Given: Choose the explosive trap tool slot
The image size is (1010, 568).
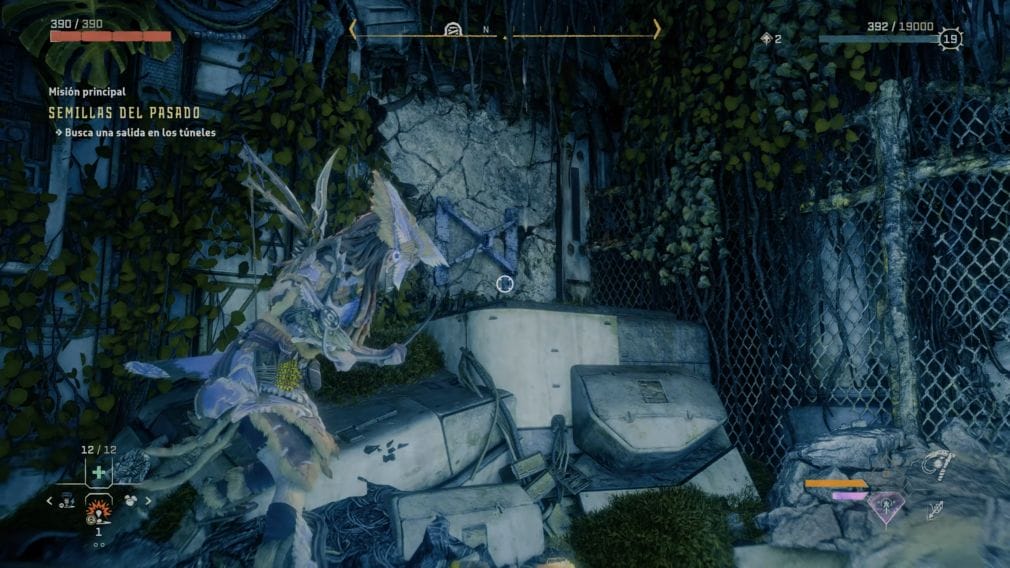Looking at the screenshot, I should (98, 512).
